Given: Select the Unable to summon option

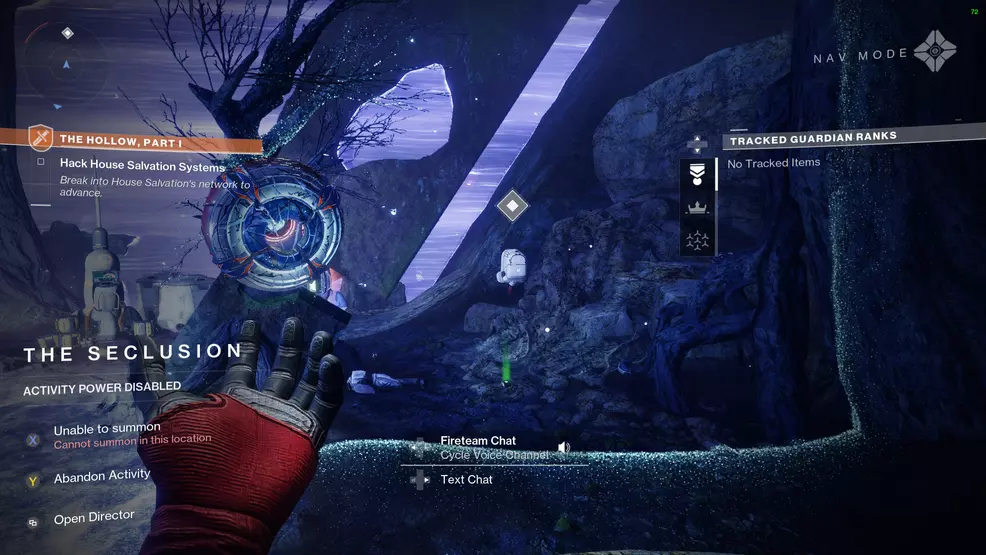Looking at the screenshot, I should pos(107,429).
